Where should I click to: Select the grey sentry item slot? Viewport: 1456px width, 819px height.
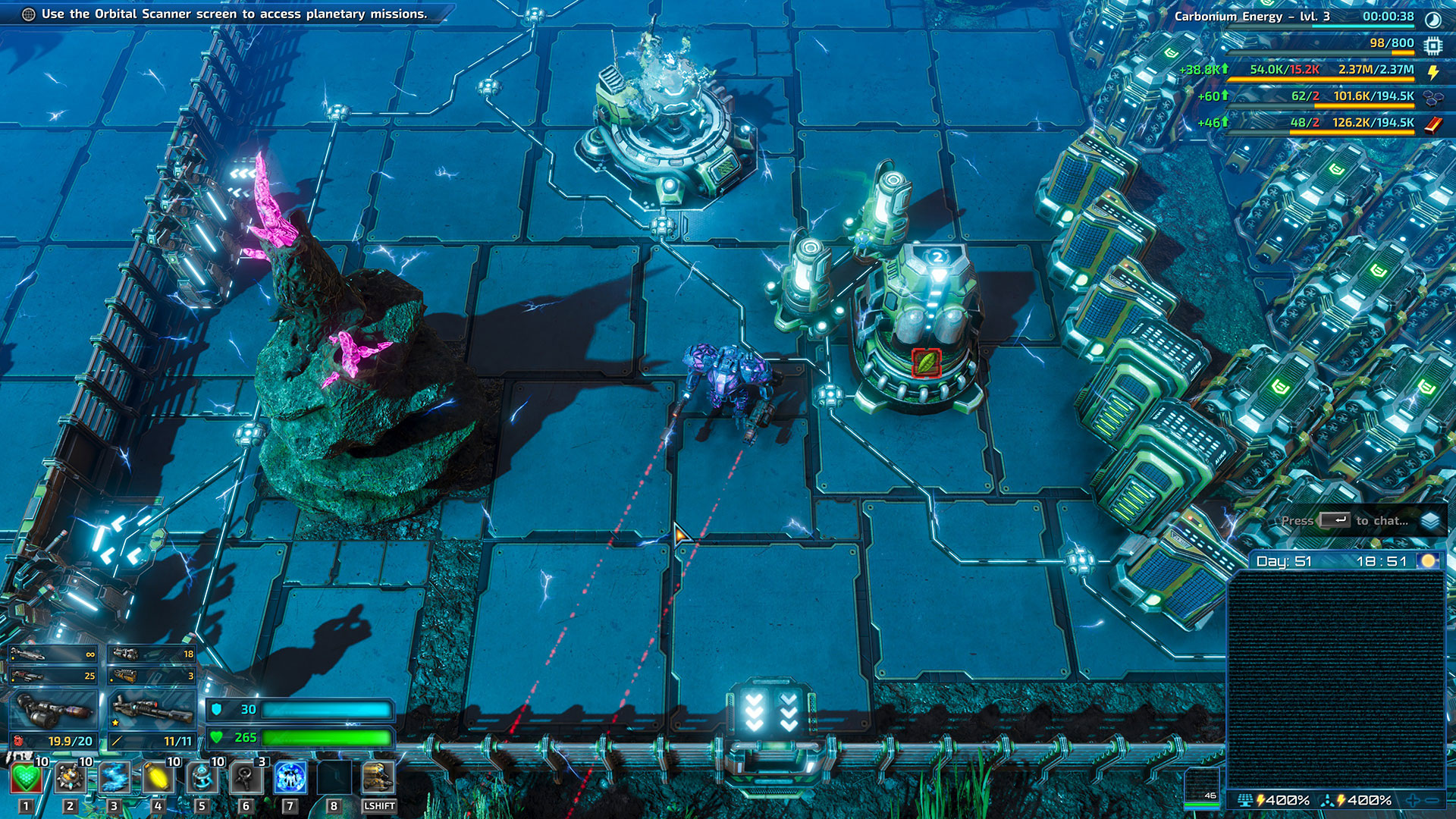click(246, 779)
